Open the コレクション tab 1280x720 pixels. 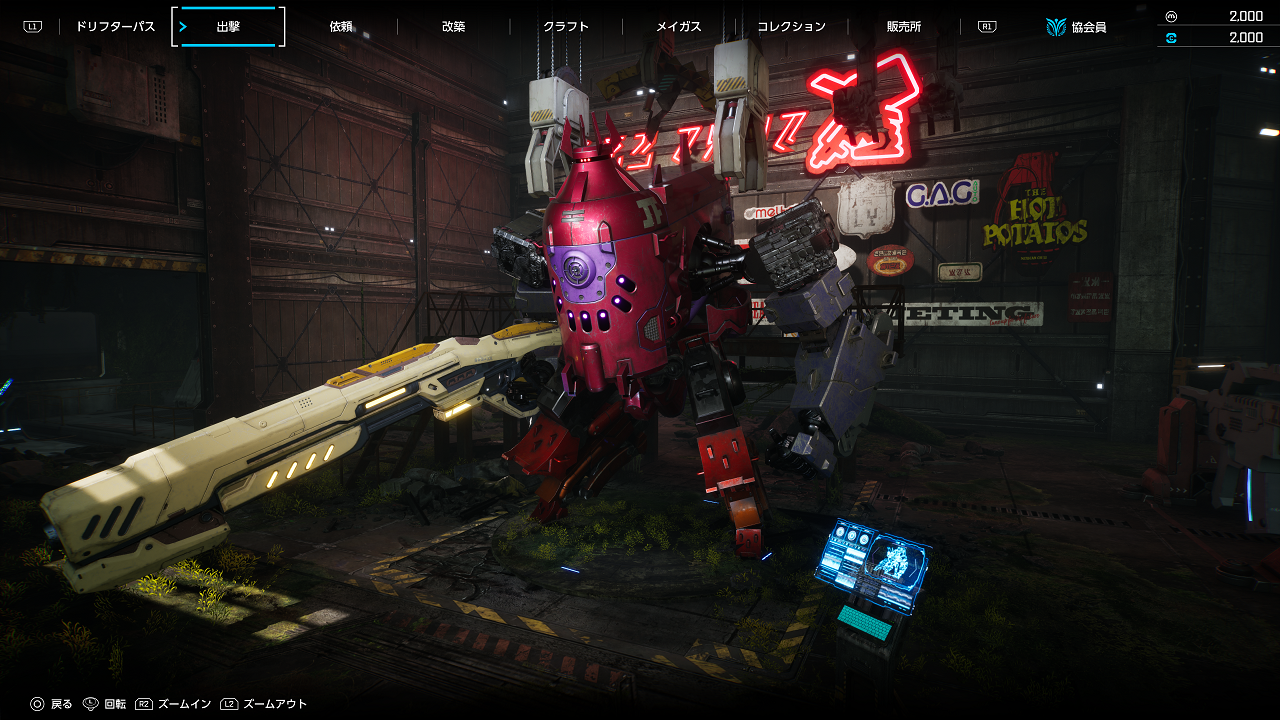pyautogui.click(x=791, y=27)
